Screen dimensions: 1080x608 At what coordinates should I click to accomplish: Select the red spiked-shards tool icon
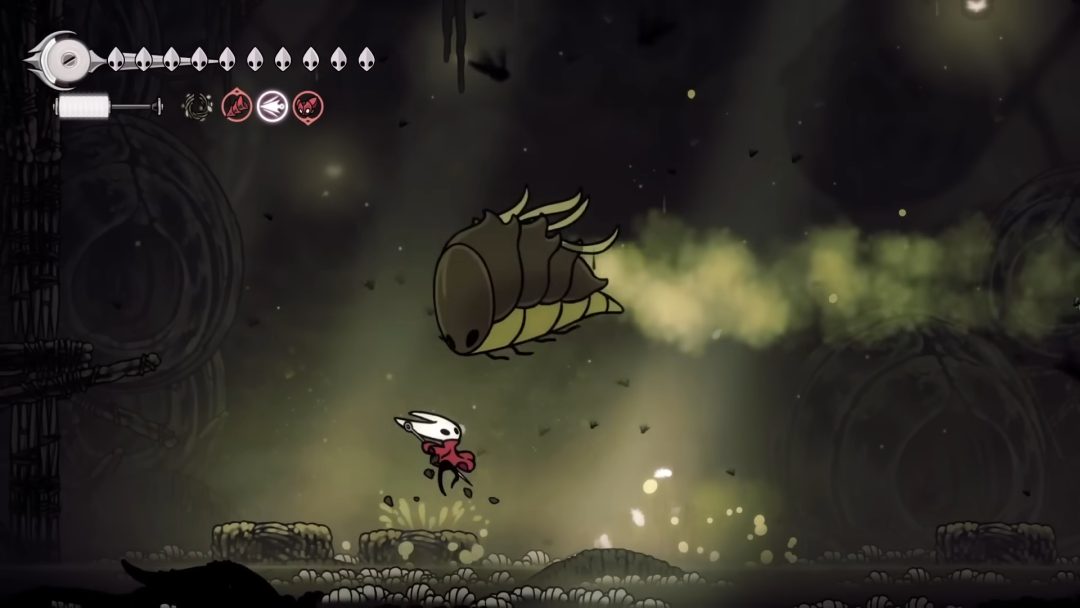point(237,106)
